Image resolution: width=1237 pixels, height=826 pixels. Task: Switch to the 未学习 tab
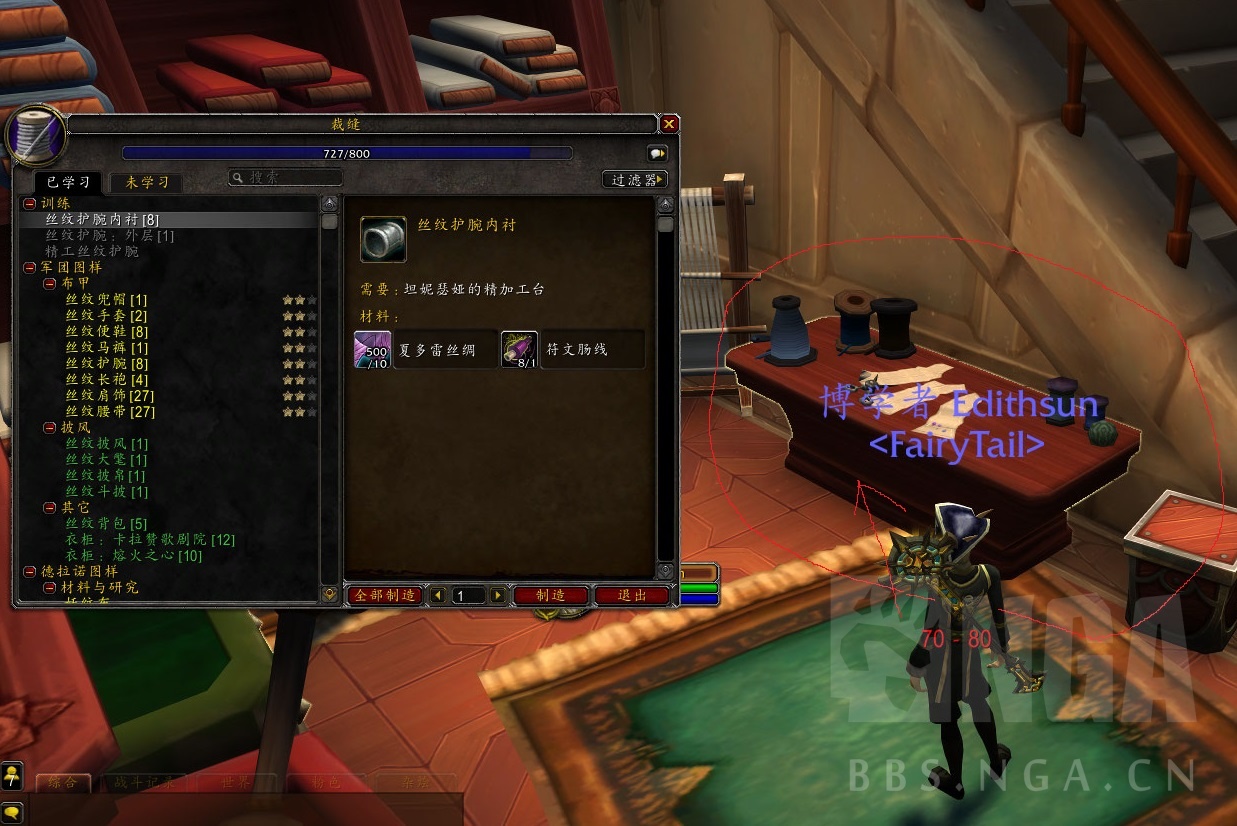(x=147, y=182)
